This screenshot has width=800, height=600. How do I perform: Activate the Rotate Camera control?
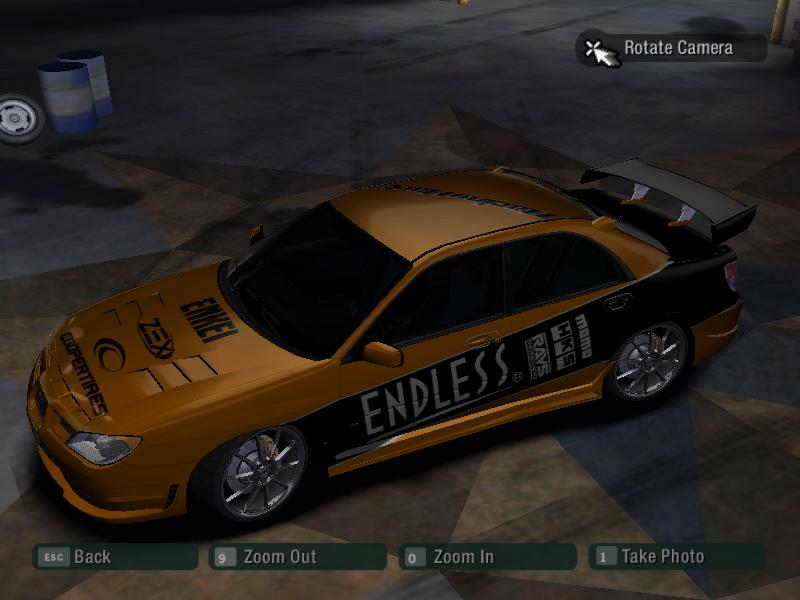[x=670, y=48]
